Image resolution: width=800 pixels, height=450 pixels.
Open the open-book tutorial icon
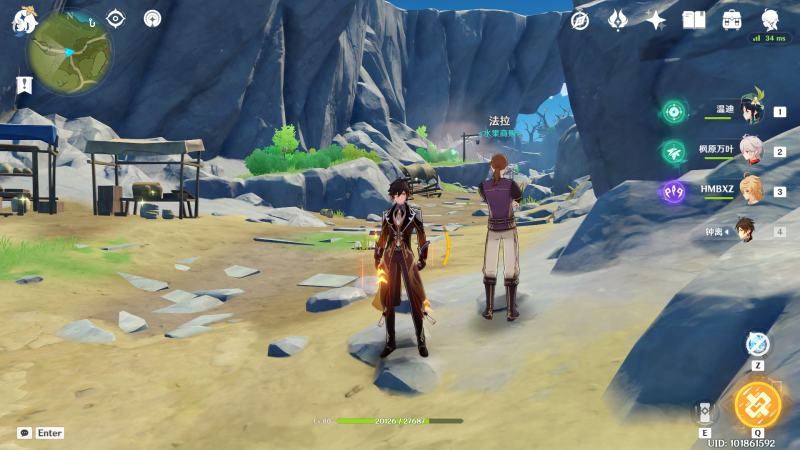click(694, 20)
